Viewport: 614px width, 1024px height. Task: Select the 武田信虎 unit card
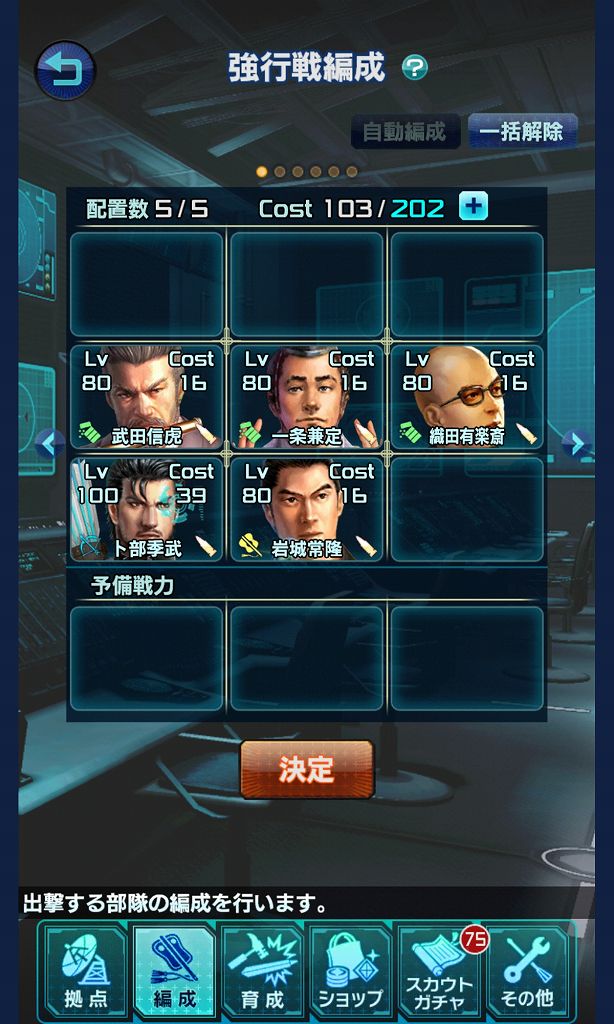[147, 396]
